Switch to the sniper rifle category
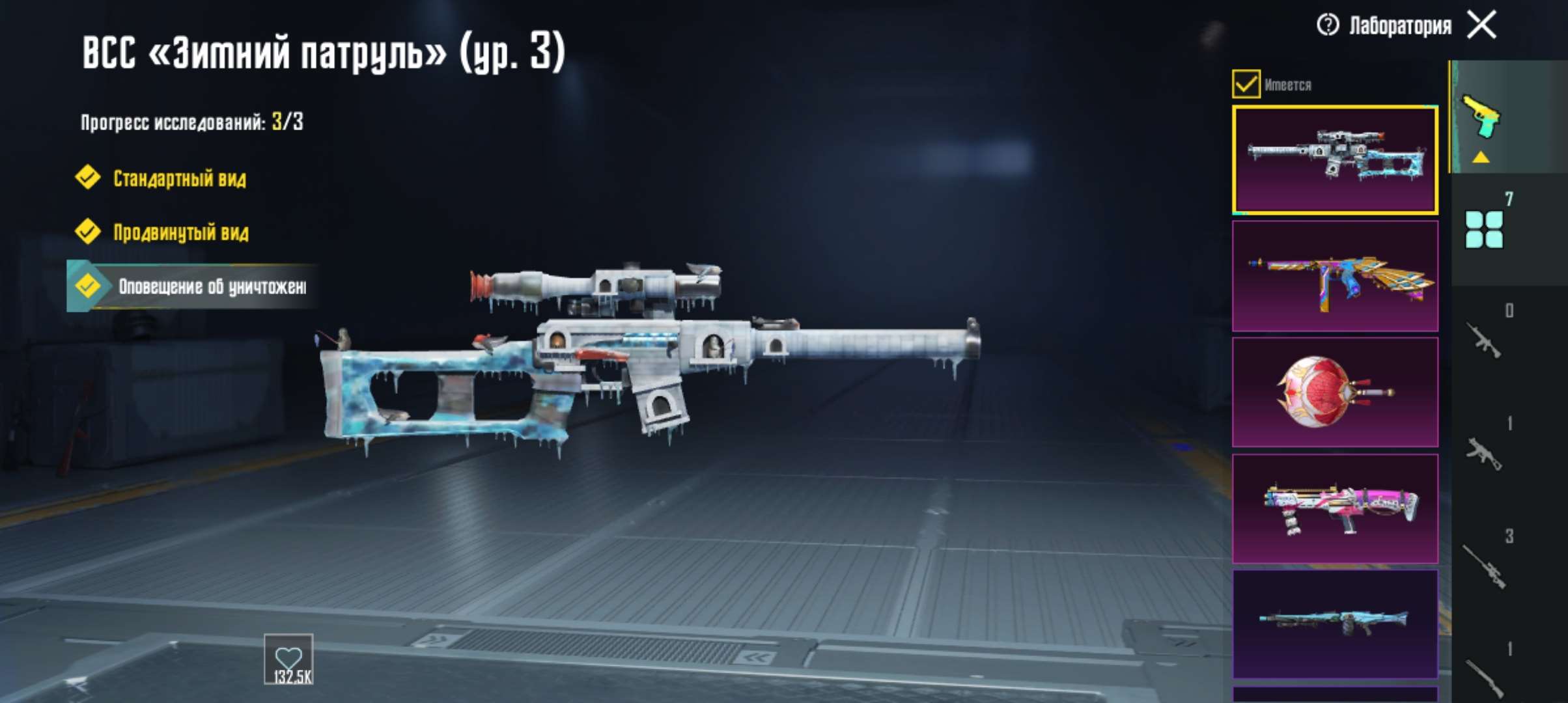Image resolution: width=1568 pixels, height=703 pixels. click(x=1484, y=566)
